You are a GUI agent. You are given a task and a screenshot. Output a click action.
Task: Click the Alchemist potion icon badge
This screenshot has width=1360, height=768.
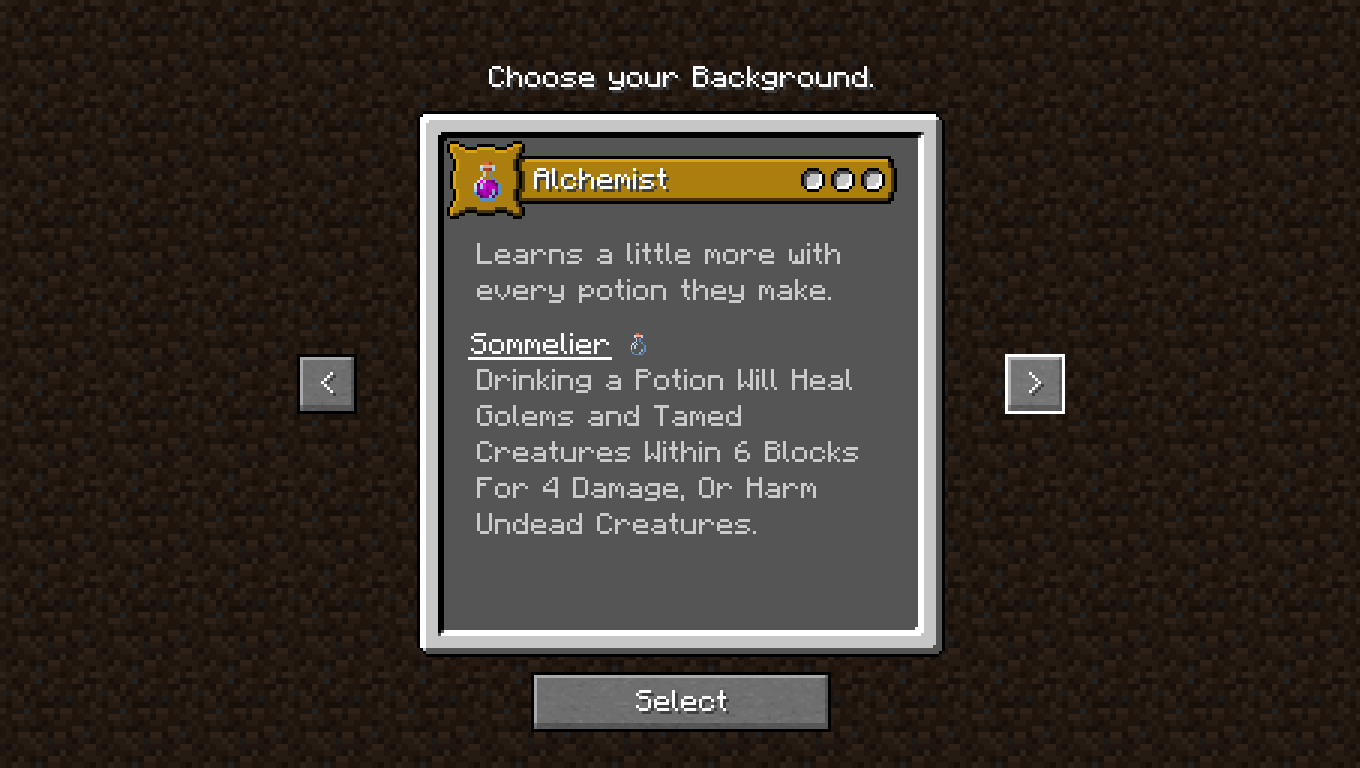tap(486, 180)
